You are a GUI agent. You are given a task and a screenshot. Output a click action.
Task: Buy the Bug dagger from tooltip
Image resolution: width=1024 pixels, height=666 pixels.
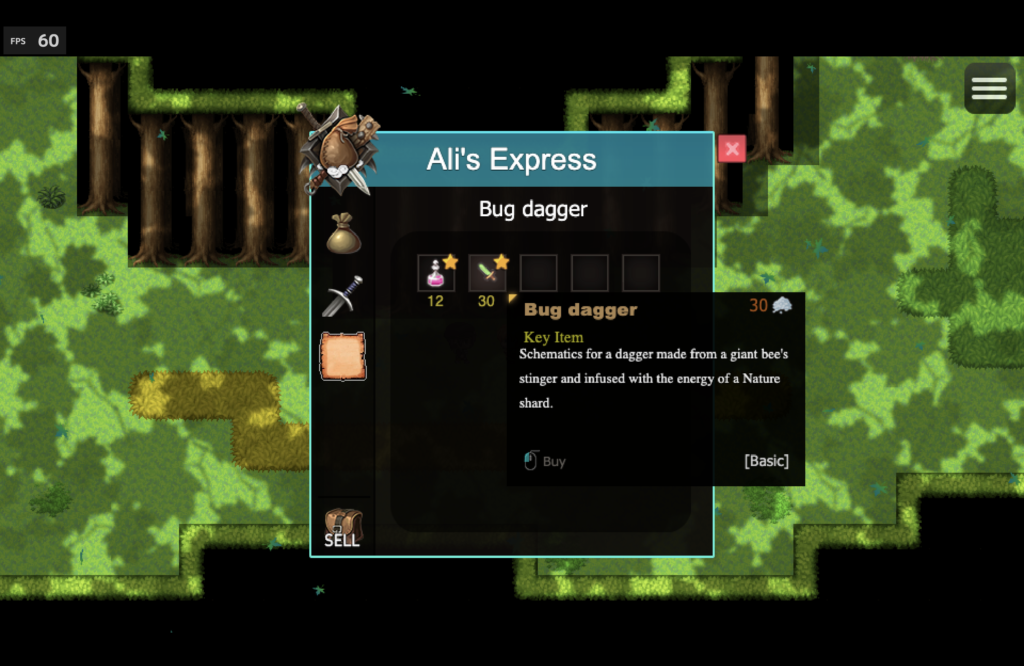[x=545, y=461]
